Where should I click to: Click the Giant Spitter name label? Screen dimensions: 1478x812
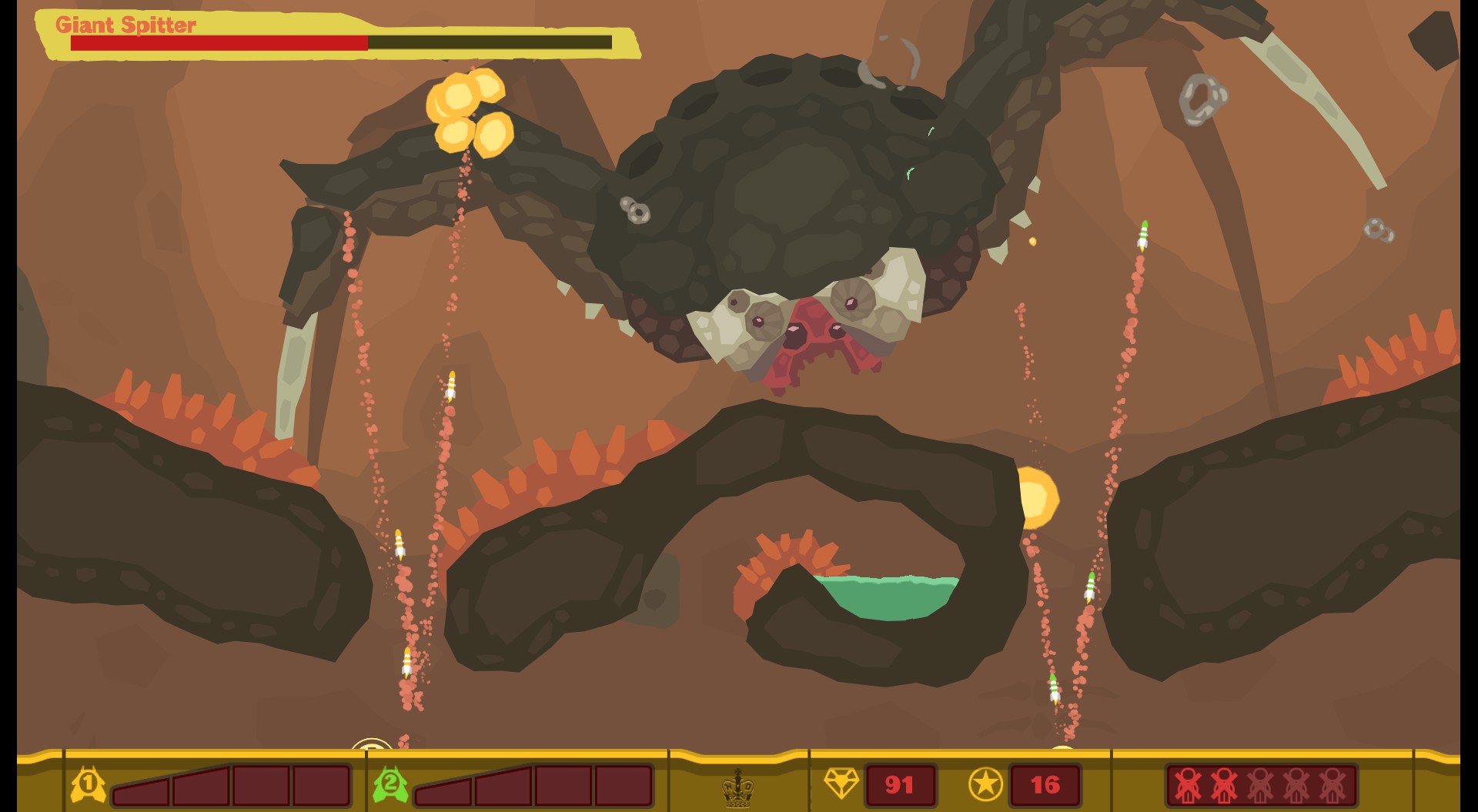[x=125, y=25]
